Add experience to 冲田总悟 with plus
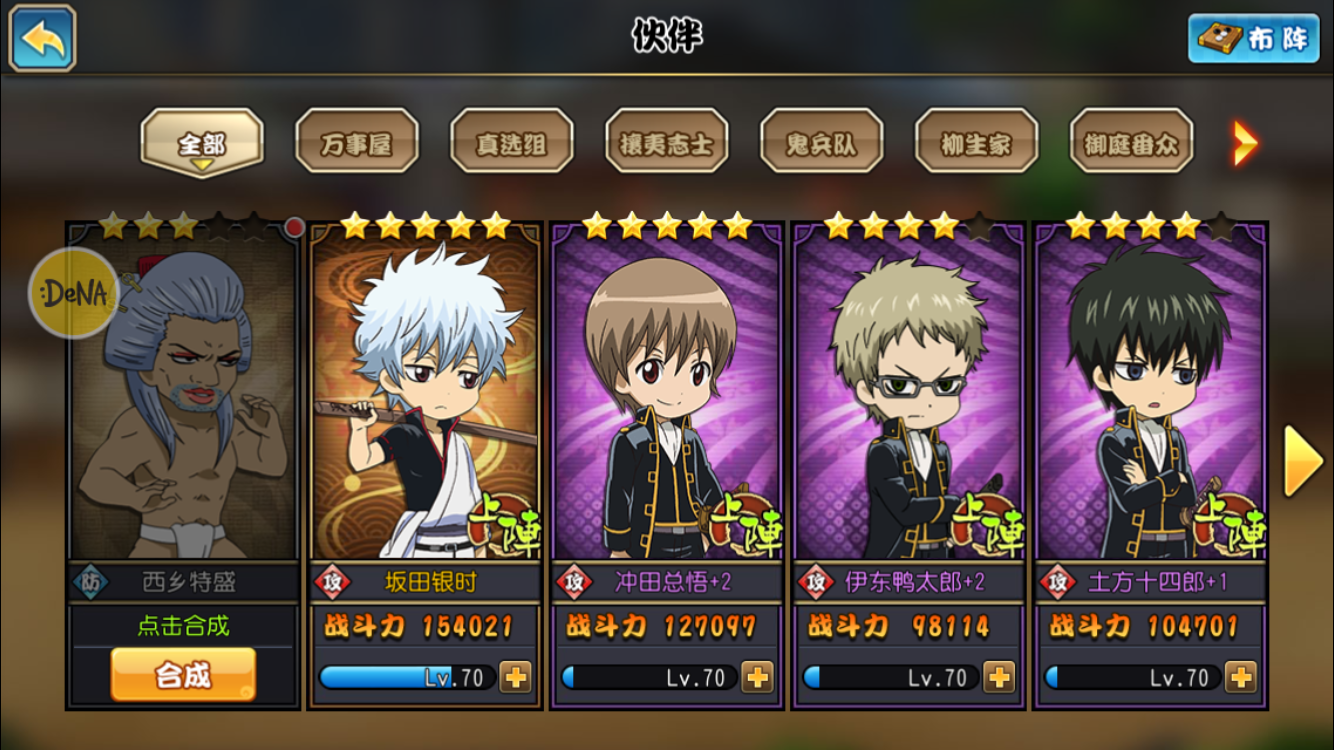Viewport: 1334px width, 750px height. [758, 677]
